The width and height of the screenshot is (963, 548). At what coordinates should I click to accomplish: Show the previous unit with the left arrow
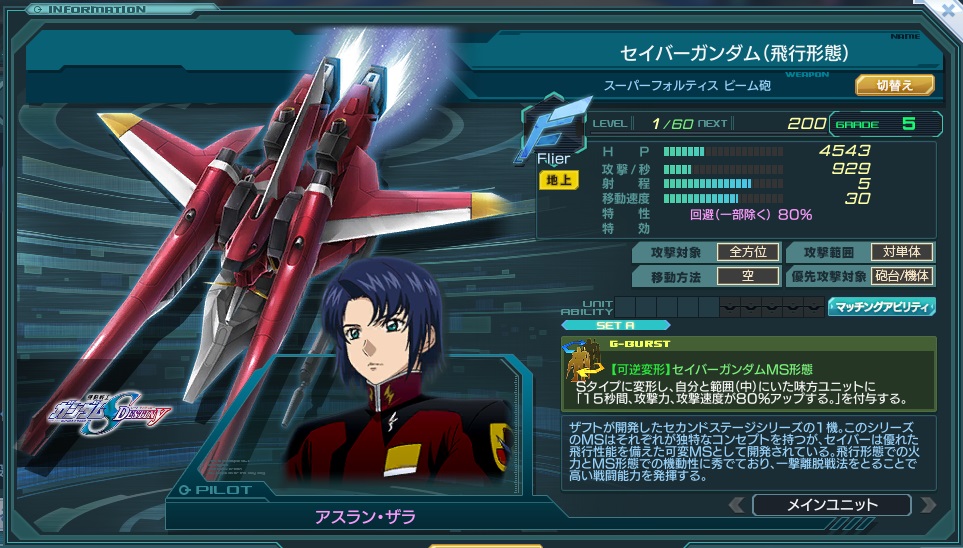coord(736,504)
